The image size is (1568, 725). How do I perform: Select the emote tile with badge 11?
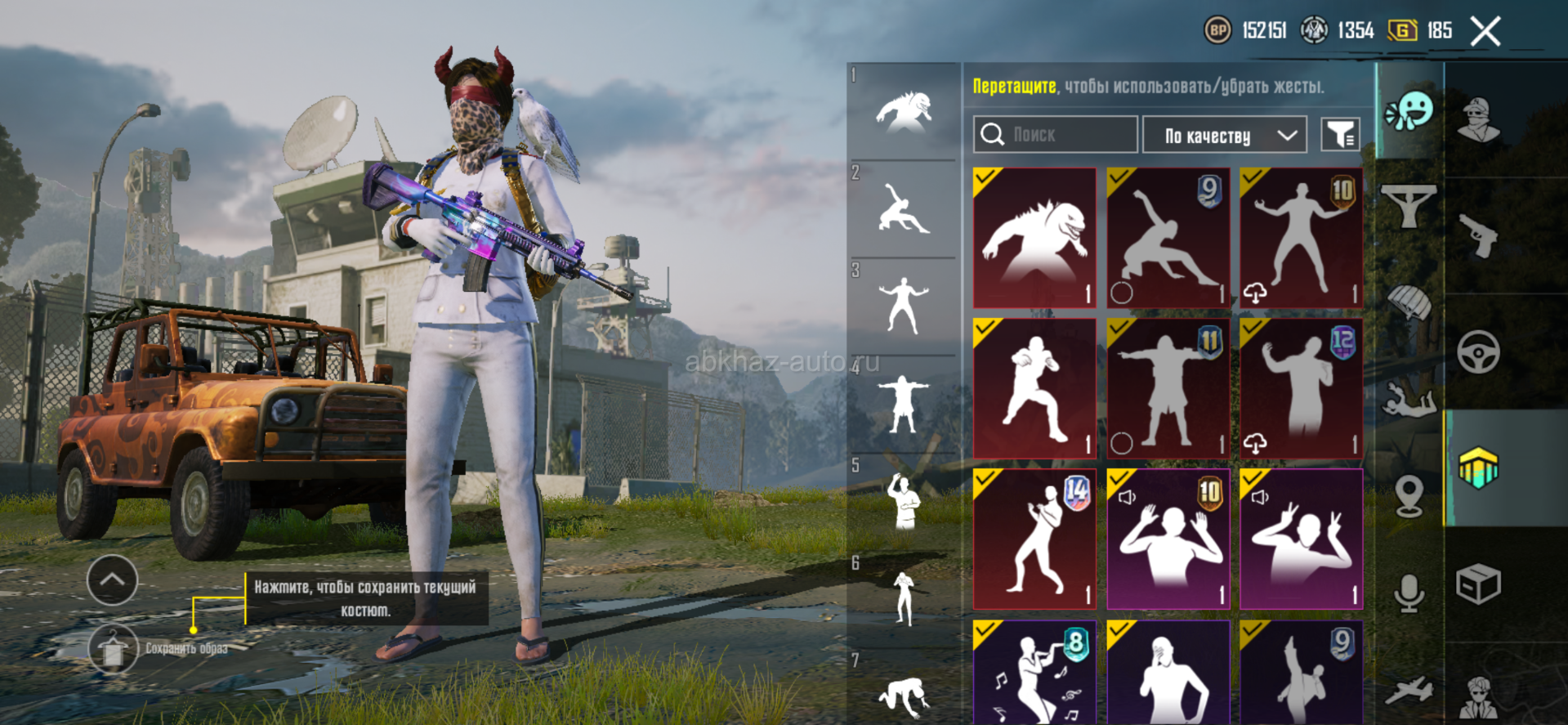click(x=1168, y=388)
